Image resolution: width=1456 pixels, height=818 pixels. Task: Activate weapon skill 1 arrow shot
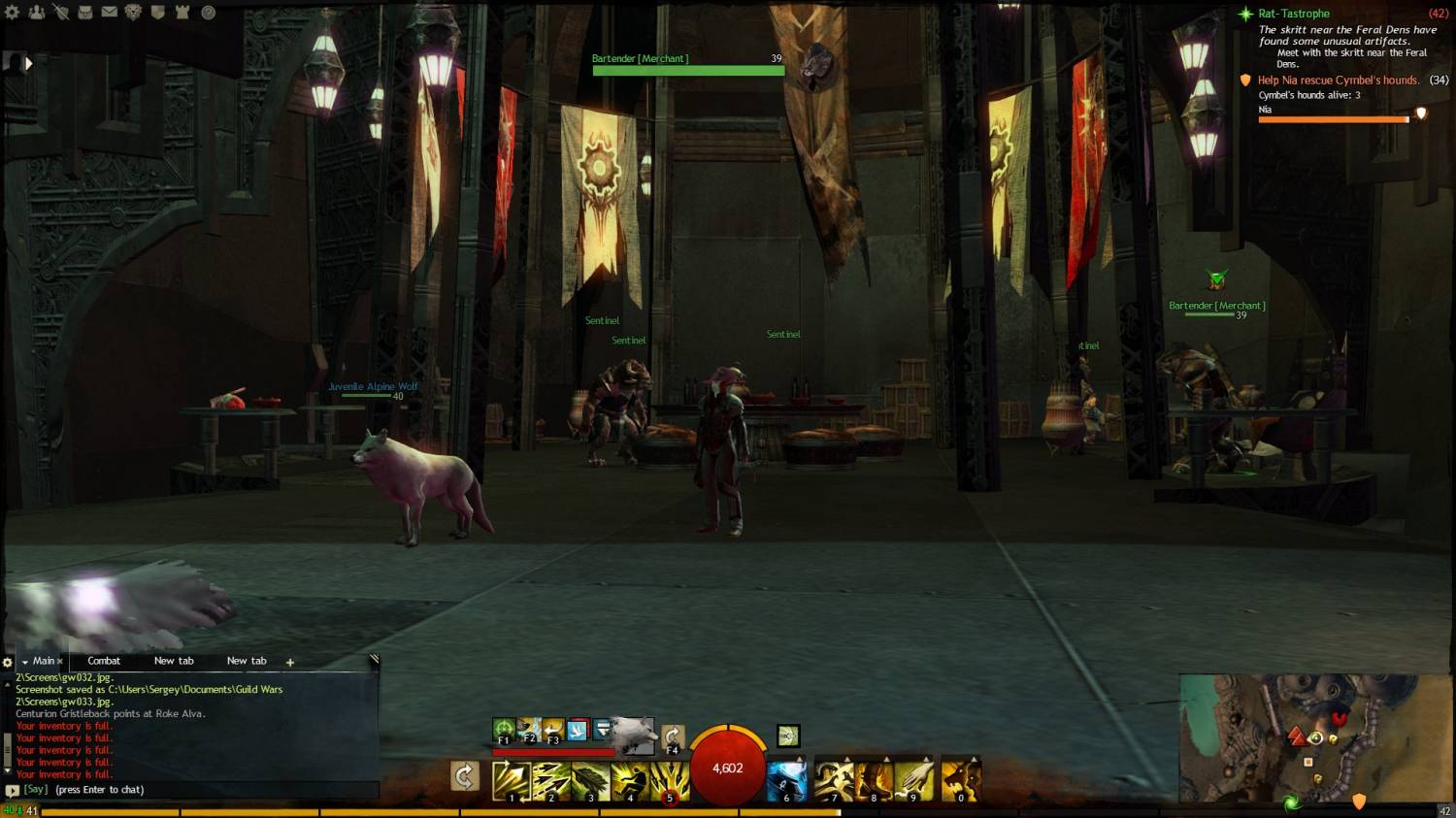[511, 780]
